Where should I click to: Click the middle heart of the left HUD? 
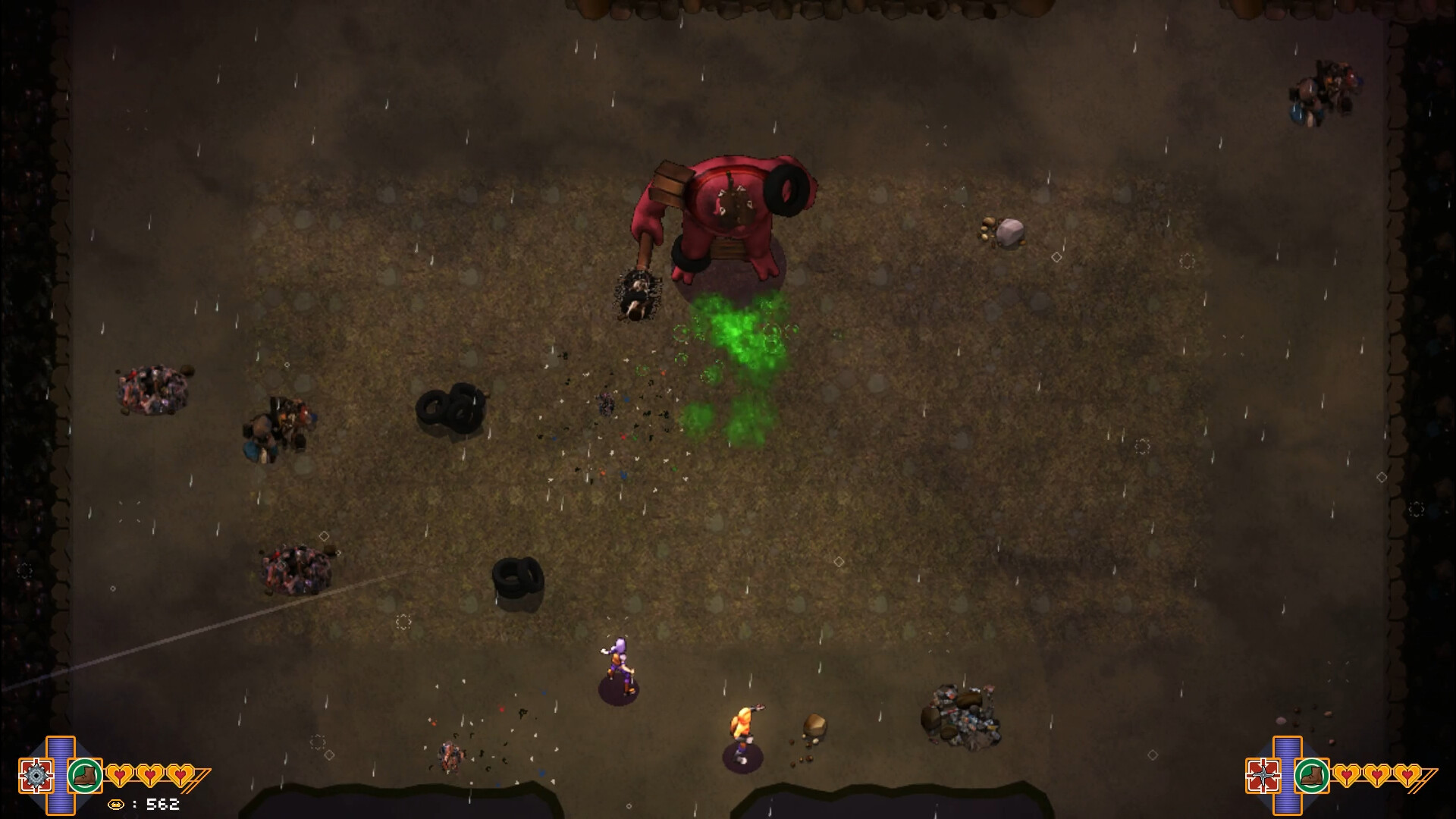click(x=149, y=777)
